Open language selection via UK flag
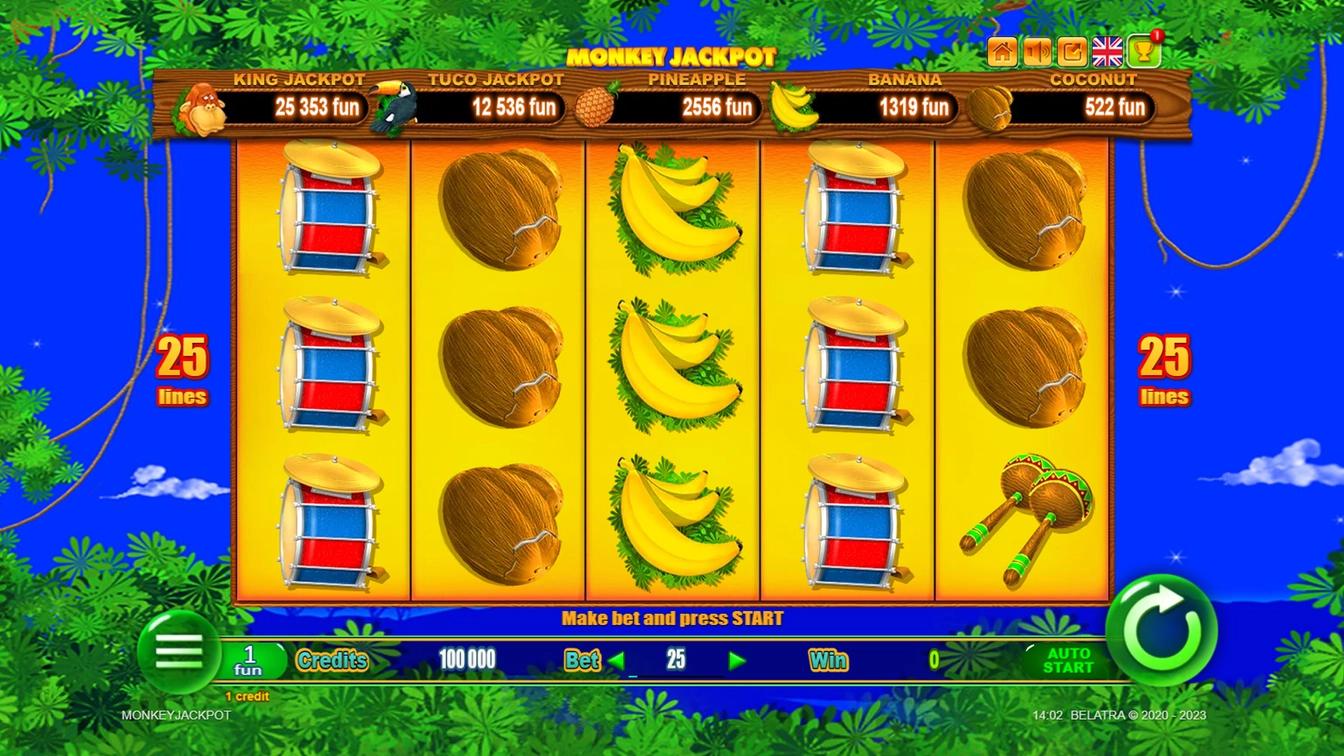The width and height of the screenshot is (1344, 756). 1106,50
